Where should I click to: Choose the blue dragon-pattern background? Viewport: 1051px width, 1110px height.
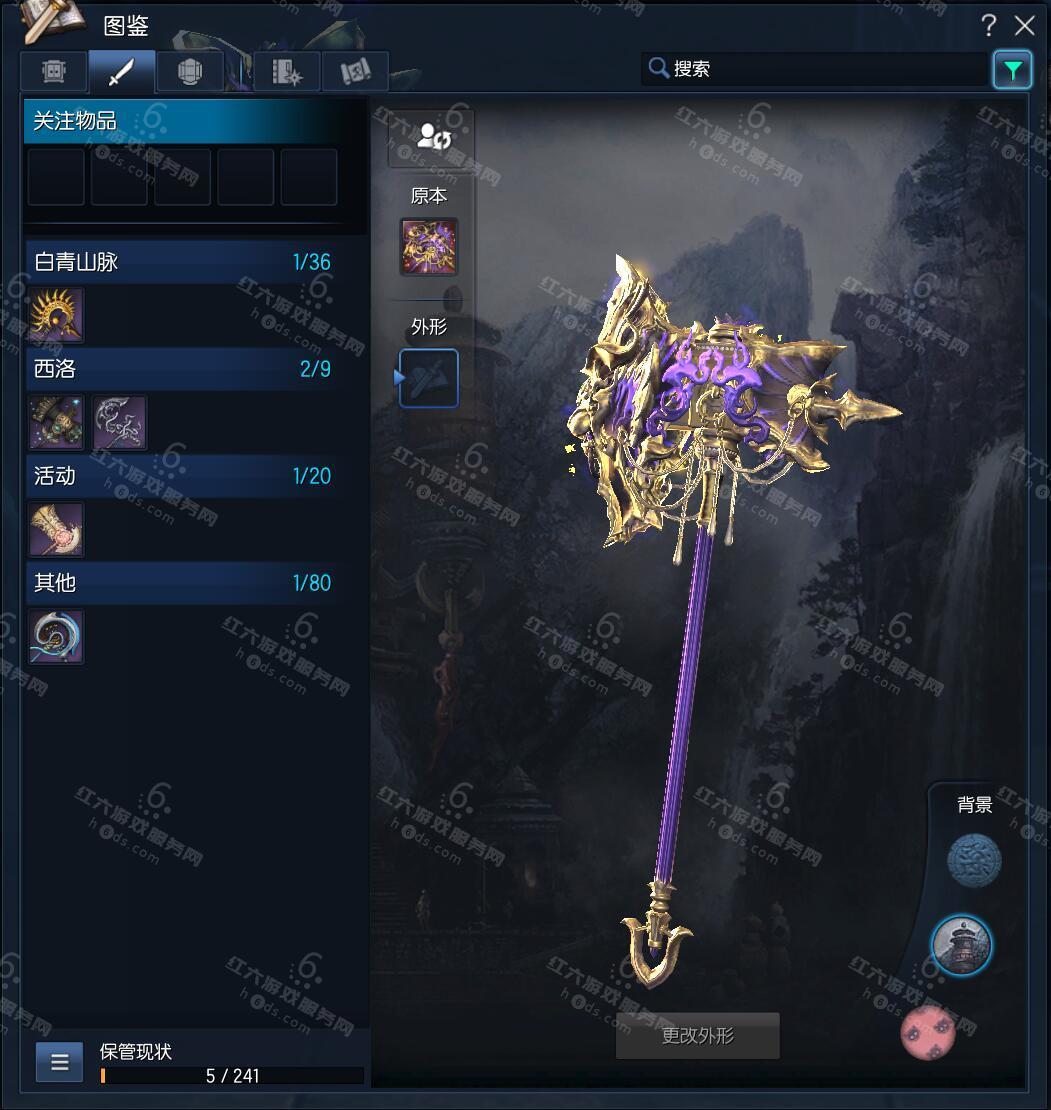click(974, 860)
